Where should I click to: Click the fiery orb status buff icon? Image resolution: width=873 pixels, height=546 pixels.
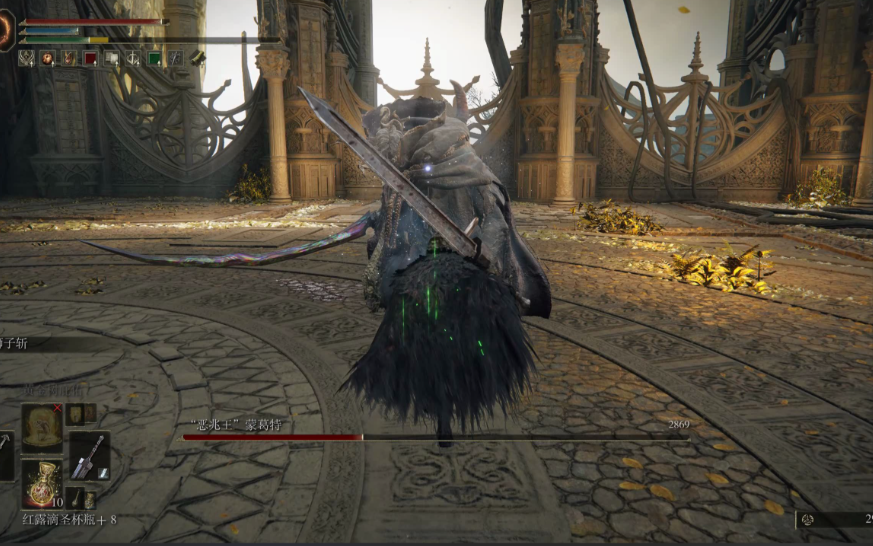[x=47, y=58]
